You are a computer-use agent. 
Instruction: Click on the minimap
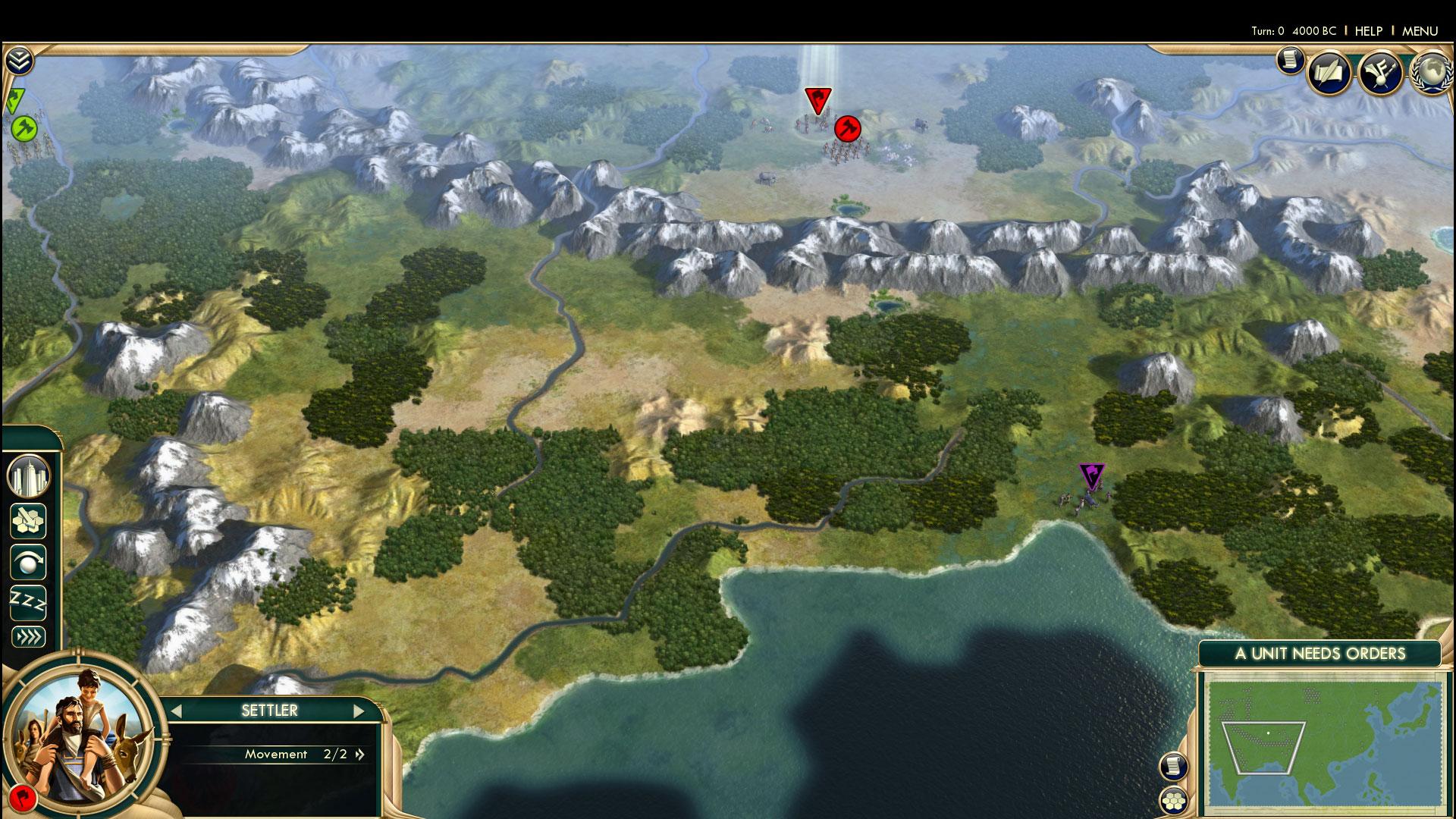(x=1323, y=747)
